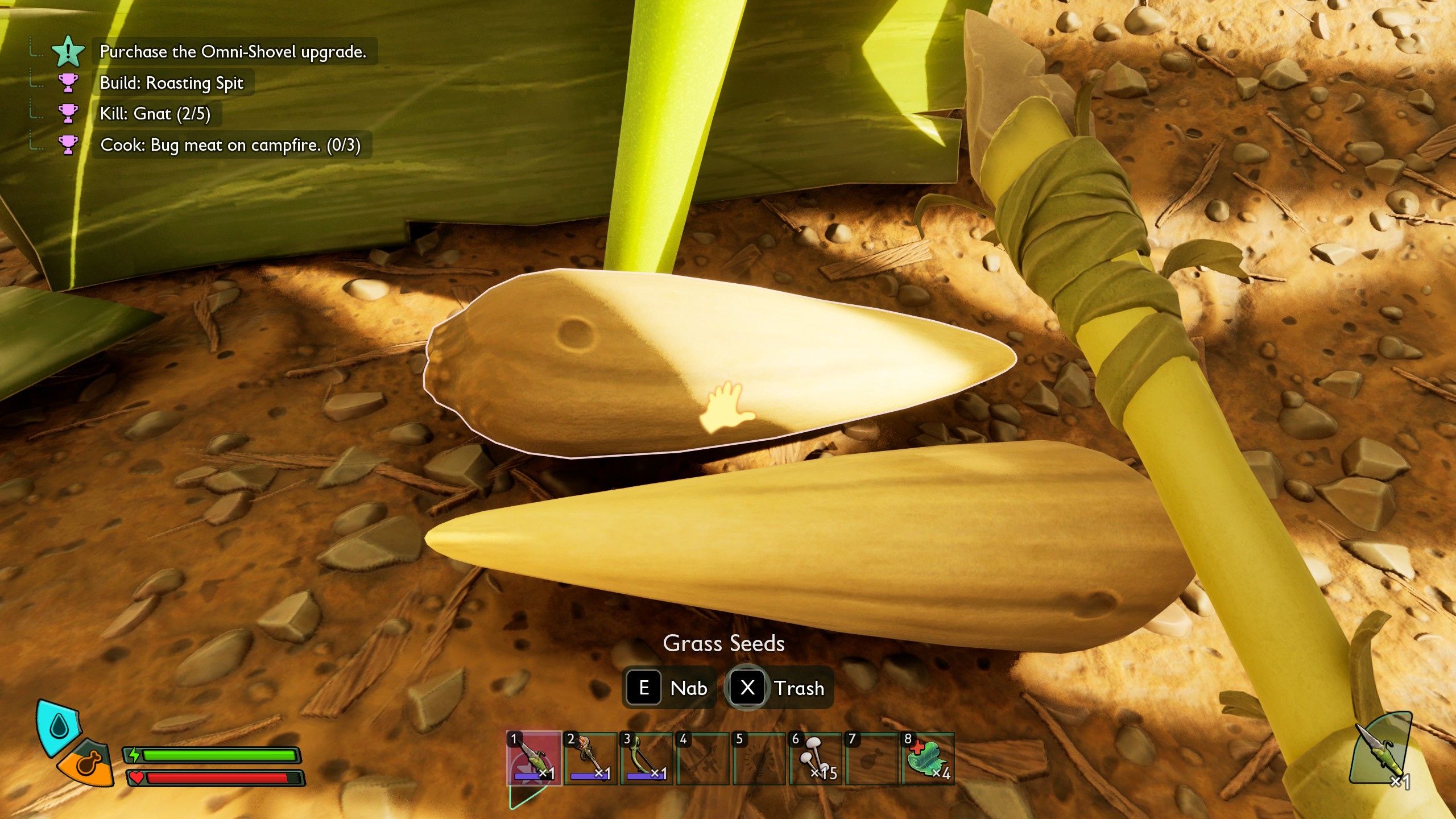1456x819 pixels.
Task: Select the Build: Roasting Spit quest entry
Action: point(171,83)
